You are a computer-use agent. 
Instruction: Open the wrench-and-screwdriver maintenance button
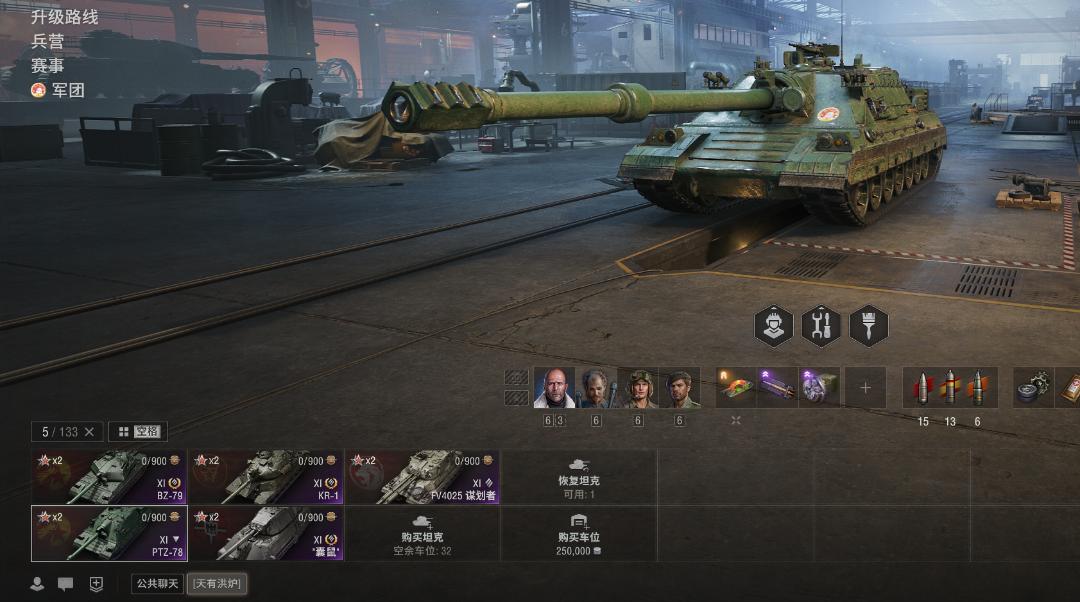(821, 326)
